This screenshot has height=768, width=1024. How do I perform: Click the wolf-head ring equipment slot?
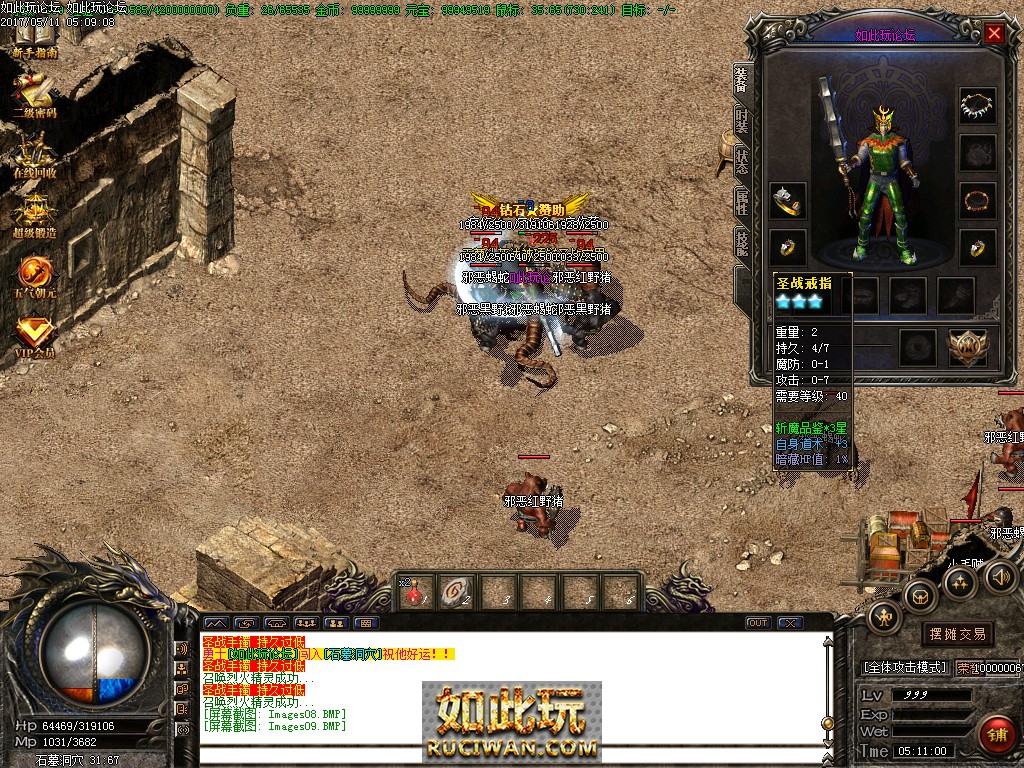tap(788, 200)
